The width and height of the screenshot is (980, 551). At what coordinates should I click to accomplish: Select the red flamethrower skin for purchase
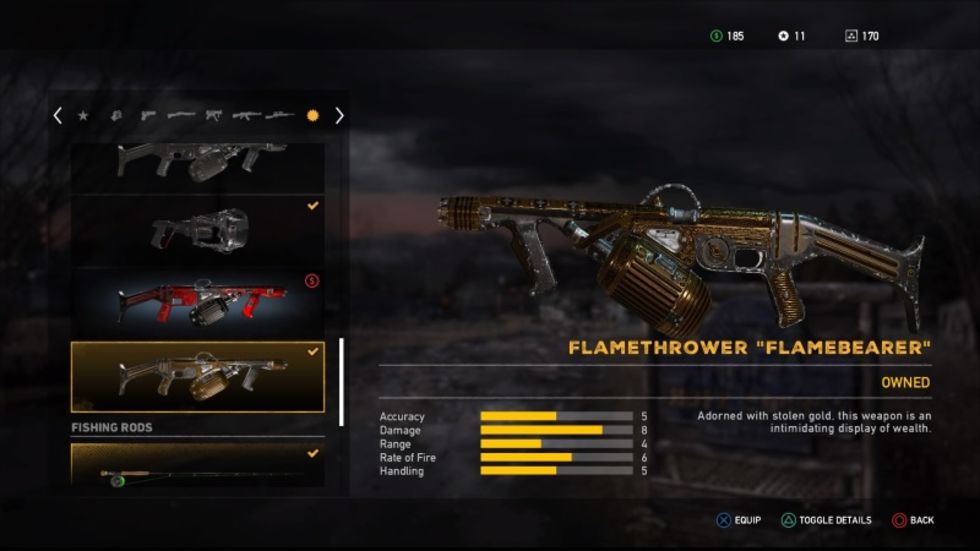[198, 301]
